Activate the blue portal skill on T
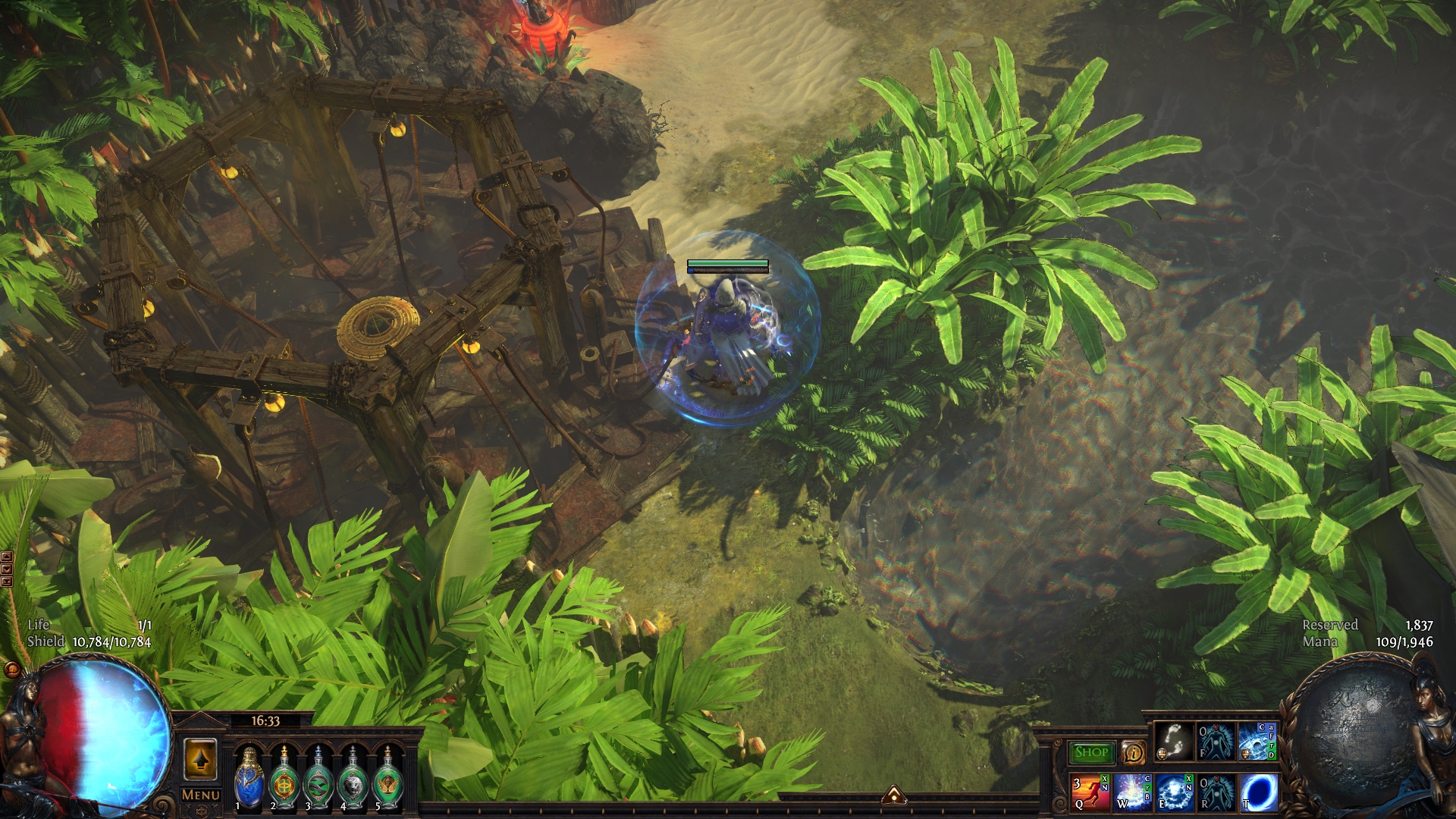Image resolution: width=1456 pixels, height=819 pixels. [x=1258, y=792]
